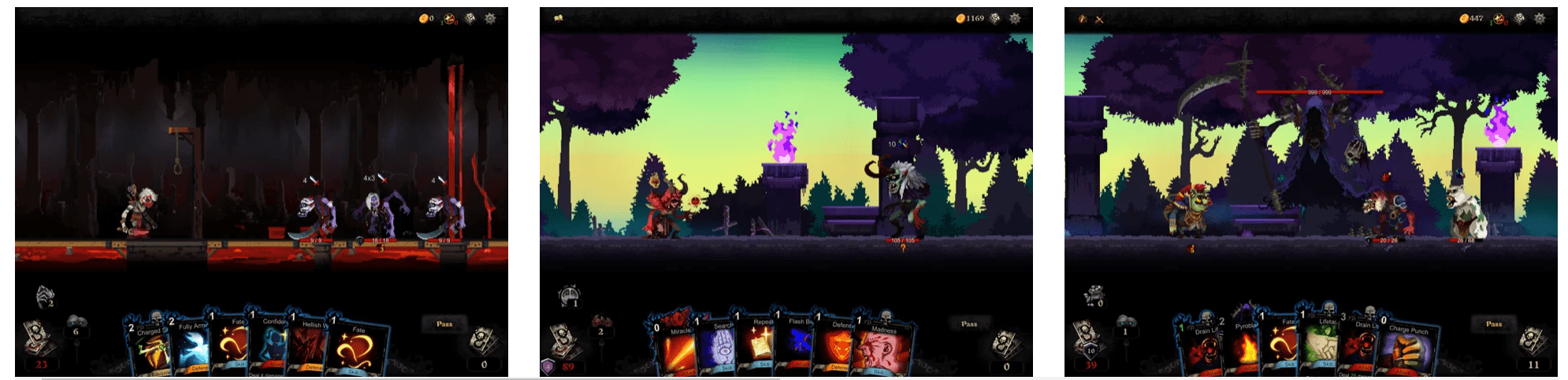Viewport: 1568px width, 380px height.
Task: Pass the turn in the Grim Reaper battle
Action: click(1494, 324)
